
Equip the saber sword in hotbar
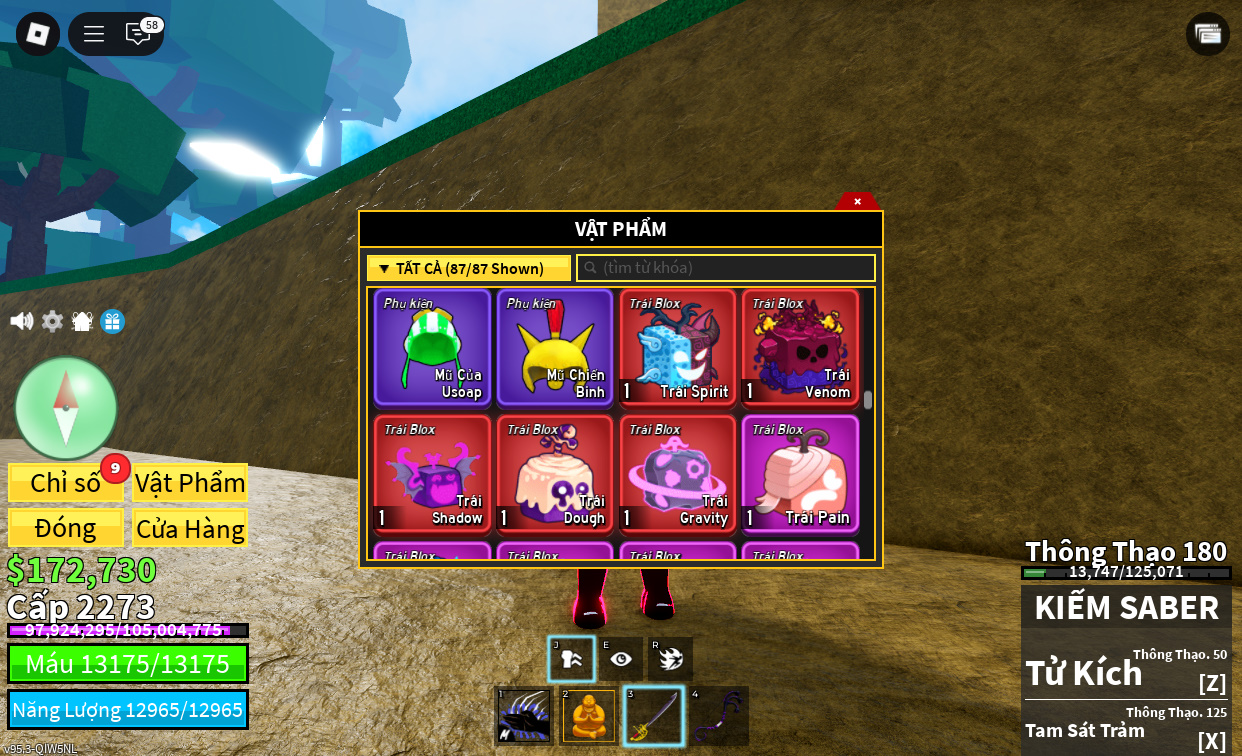click(654, 716)
